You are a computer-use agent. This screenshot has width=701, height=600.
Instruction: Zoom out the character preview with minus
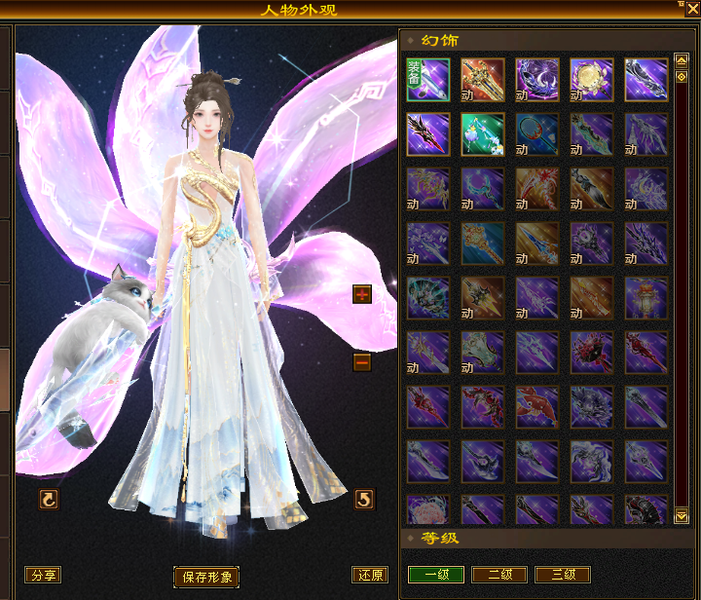(x=362, y=362)
